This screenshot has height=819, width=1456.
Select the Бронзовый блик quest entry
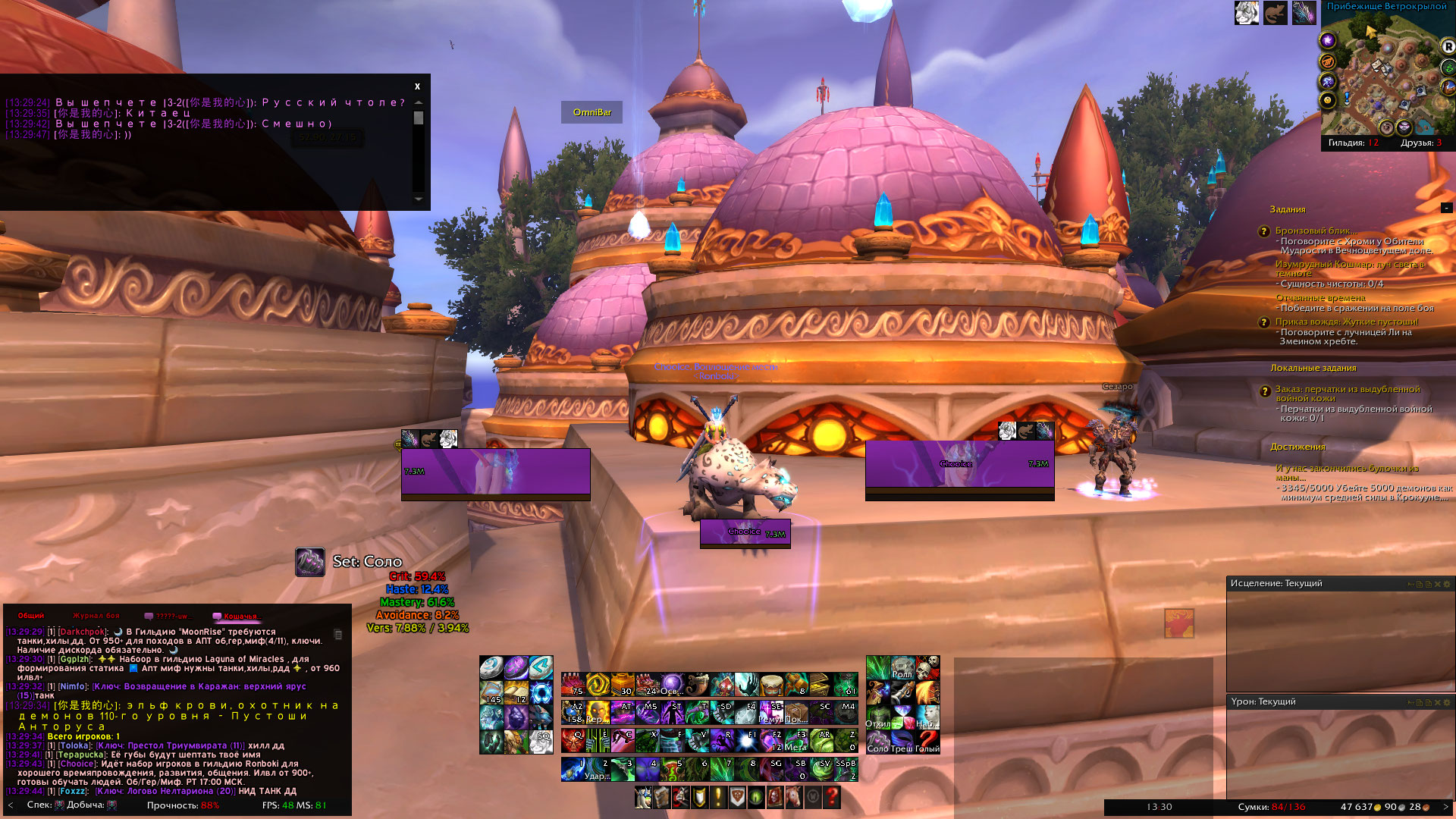(x=1316, y=231)
